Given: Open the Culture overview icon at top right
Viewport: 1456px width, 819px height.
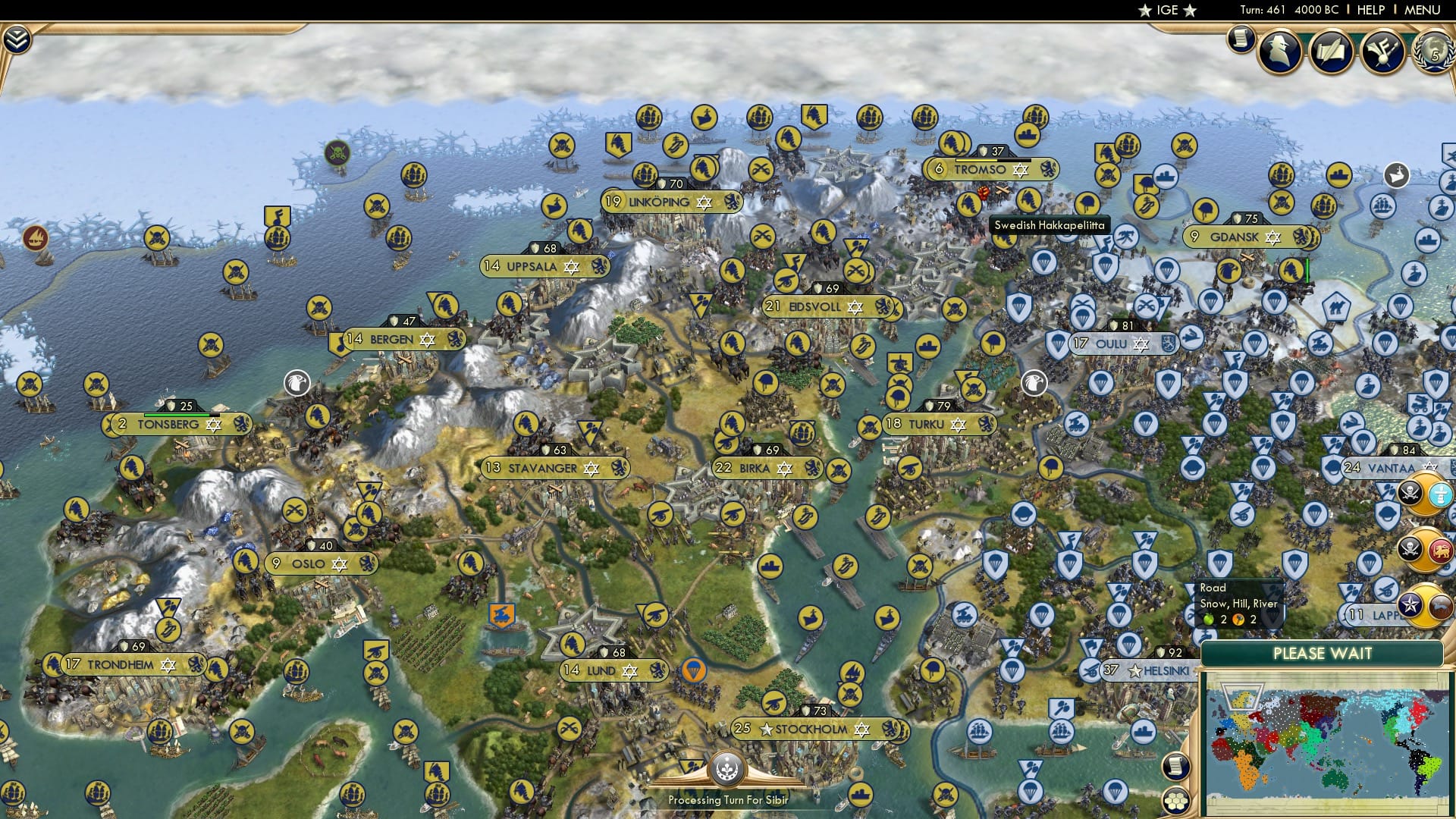Looking at the screenshot, I should click(x=1382, y=51).
